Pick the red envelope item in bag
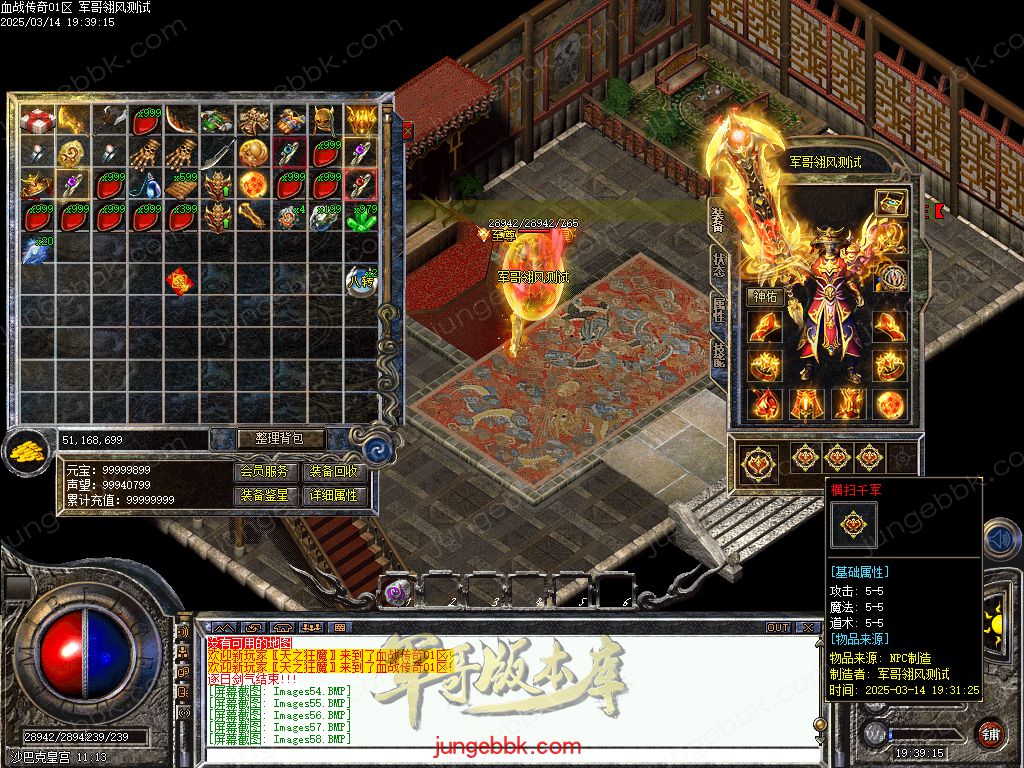This screenshot has height=768, width=1024. click(x=180, y=282)
